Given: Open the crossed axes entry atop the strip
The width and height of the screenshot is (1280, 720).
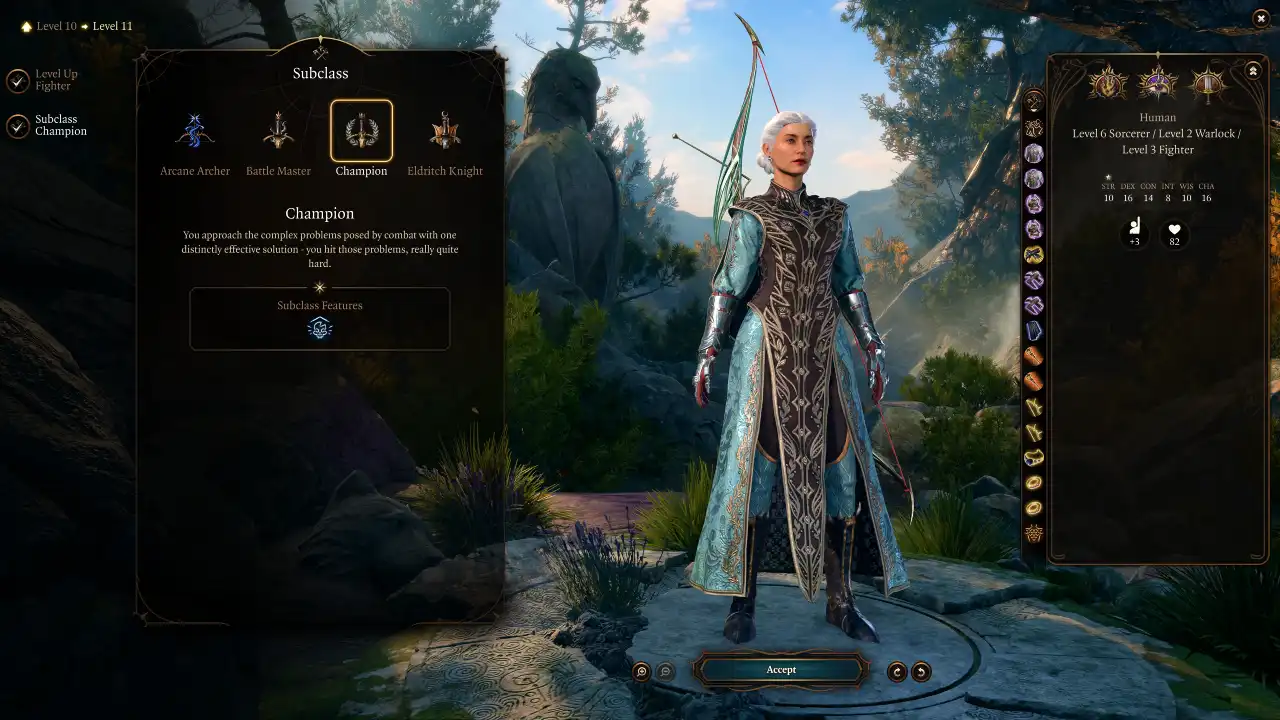Looking at the screenshot, I should (1034, 102).
